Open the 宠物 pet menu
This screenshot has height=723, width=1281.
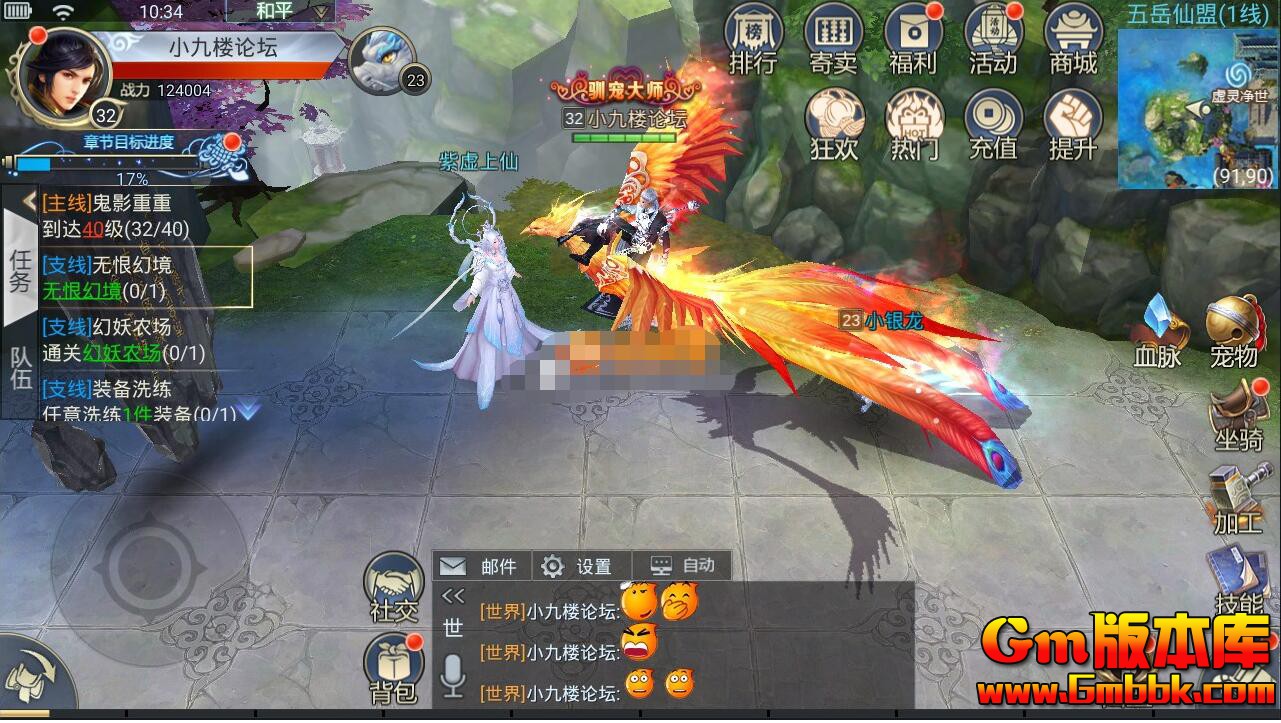coord(1234,330)
